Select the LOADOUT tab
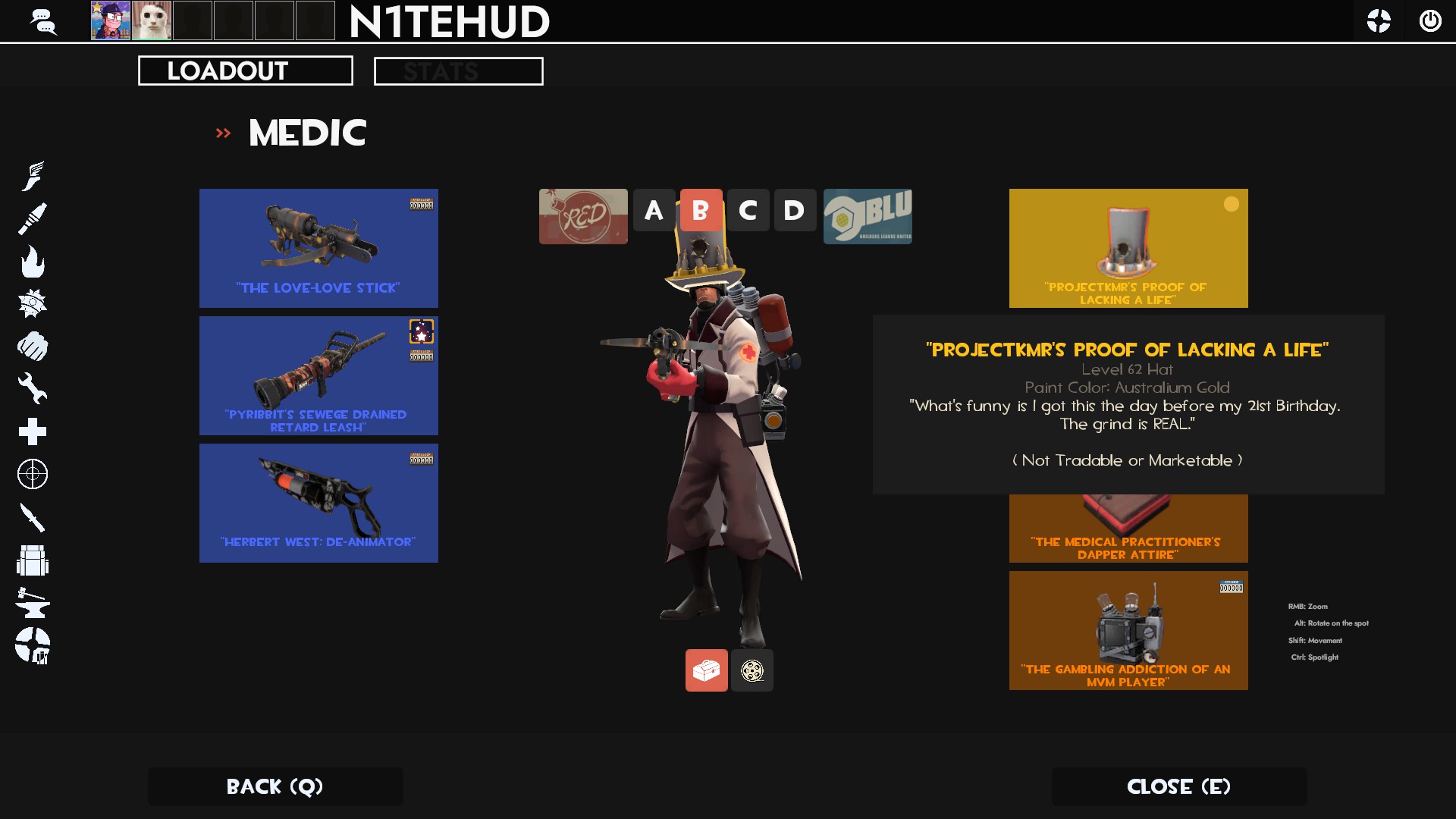Viewport: 1456px width, 819px height. (244, 71)
